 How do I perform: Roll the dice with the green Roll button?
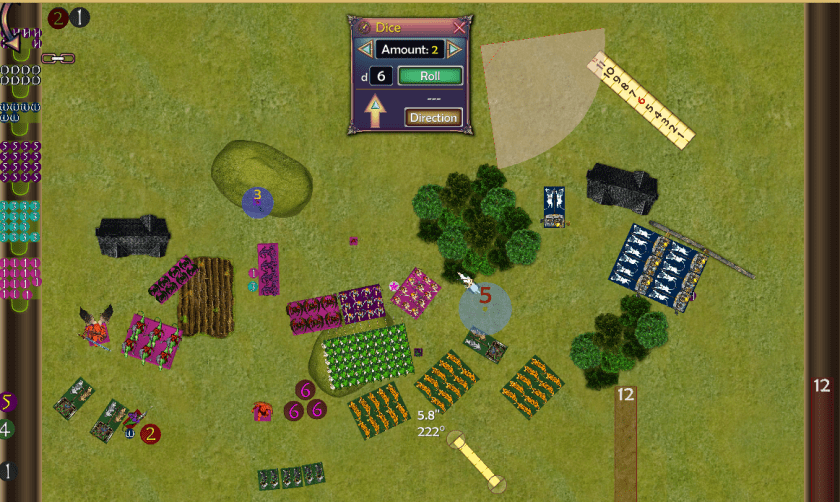click(x=430, y=76)
